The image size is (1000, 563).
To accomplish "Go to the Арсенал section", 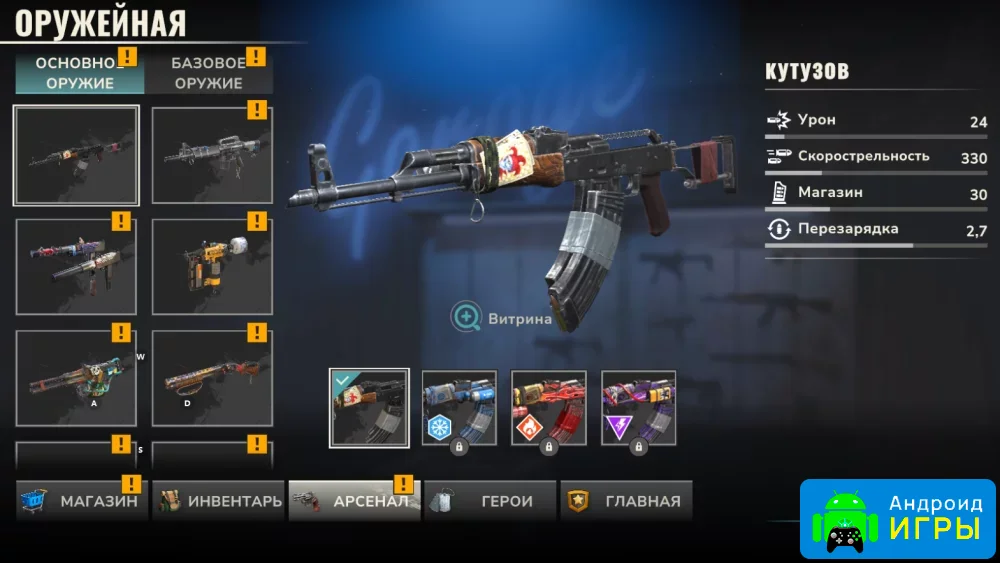I will pyautogui.click(x=354, y=501).
